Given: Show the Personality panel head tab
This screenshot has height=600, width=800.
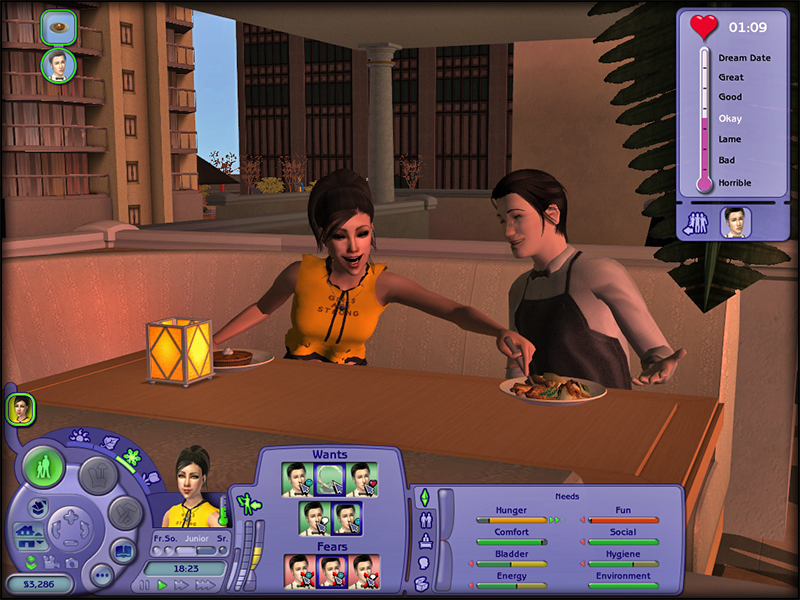Looking at the screenshot, I should [x=423, y=563].
